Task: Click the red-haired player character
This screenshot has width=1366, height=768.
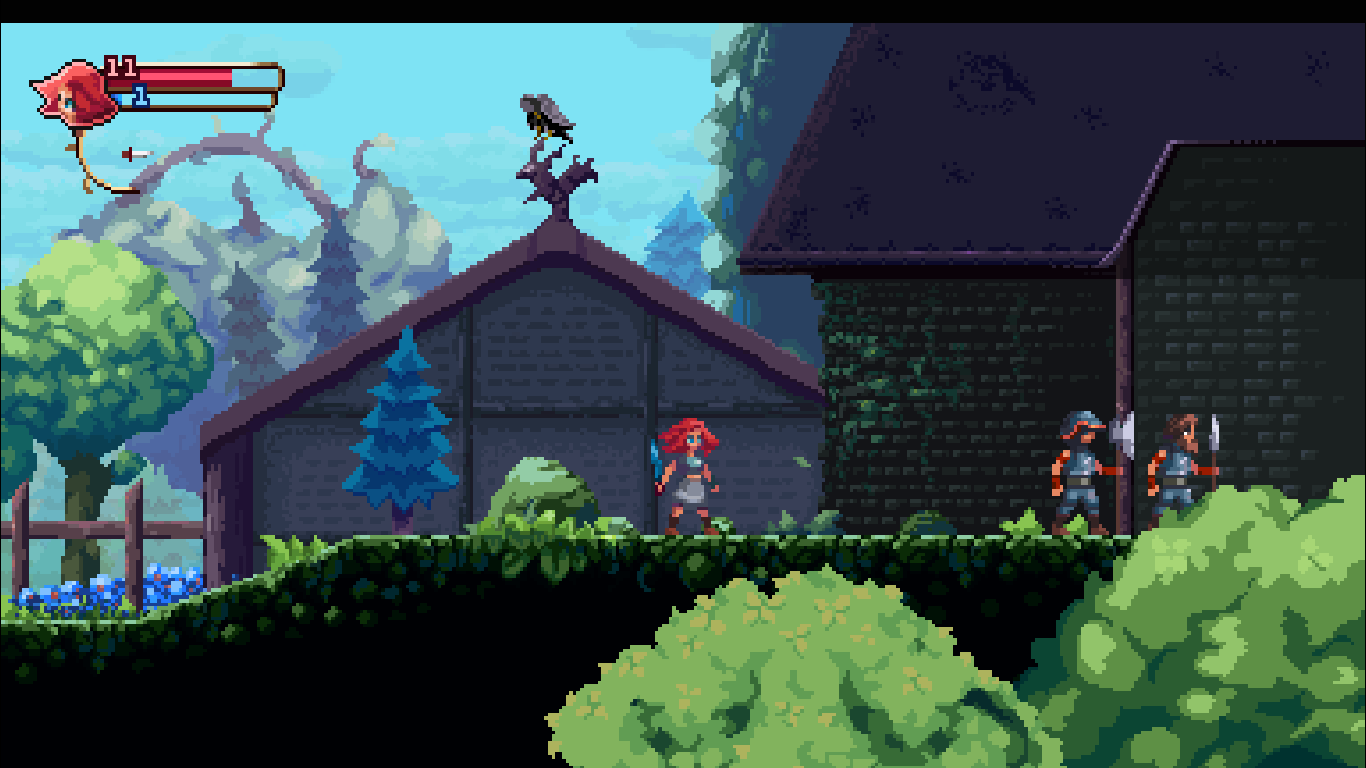Action: point(688,475)
